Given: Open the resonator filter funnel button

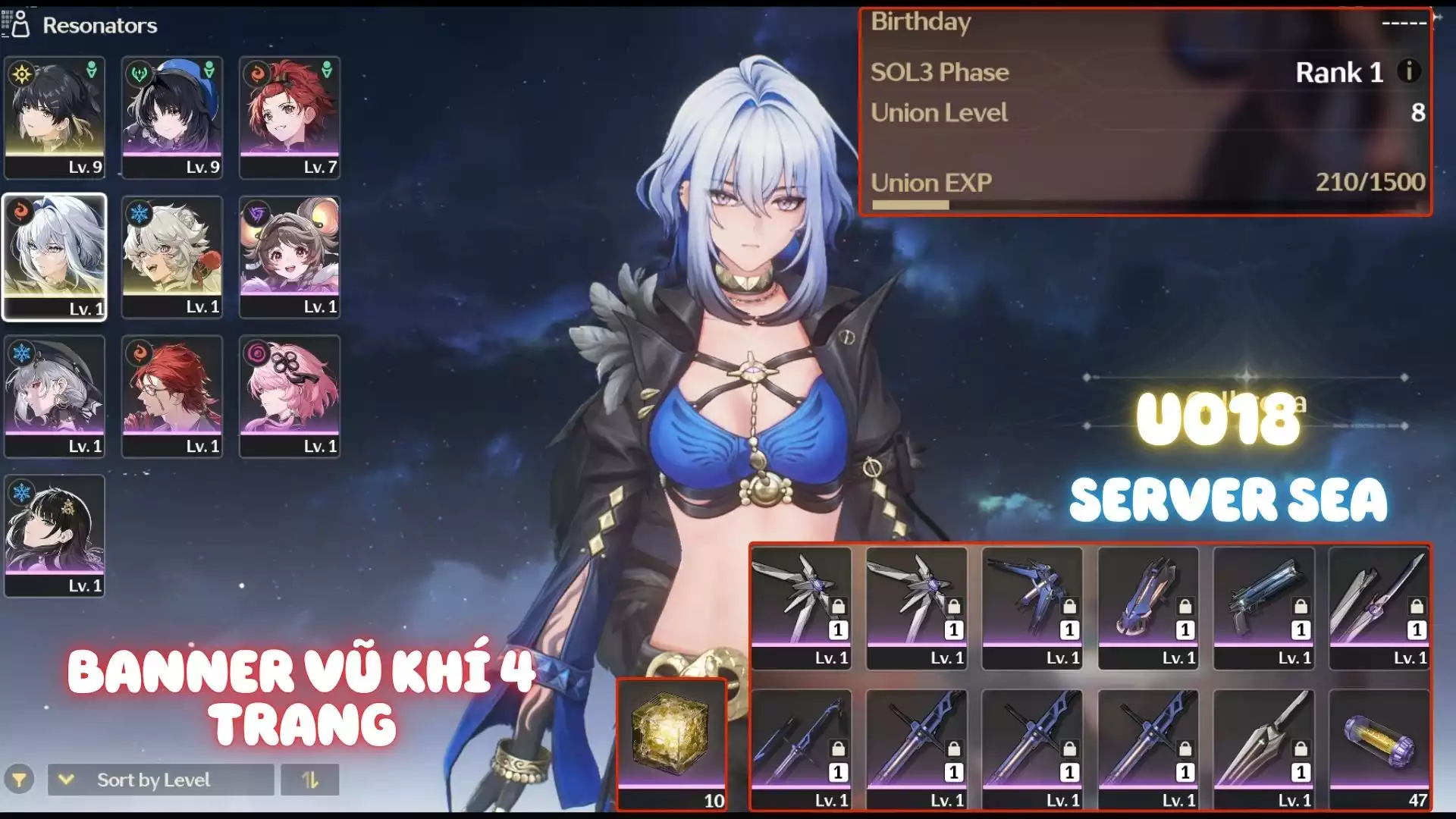Looking at the screenshot, I should (19, 780).
